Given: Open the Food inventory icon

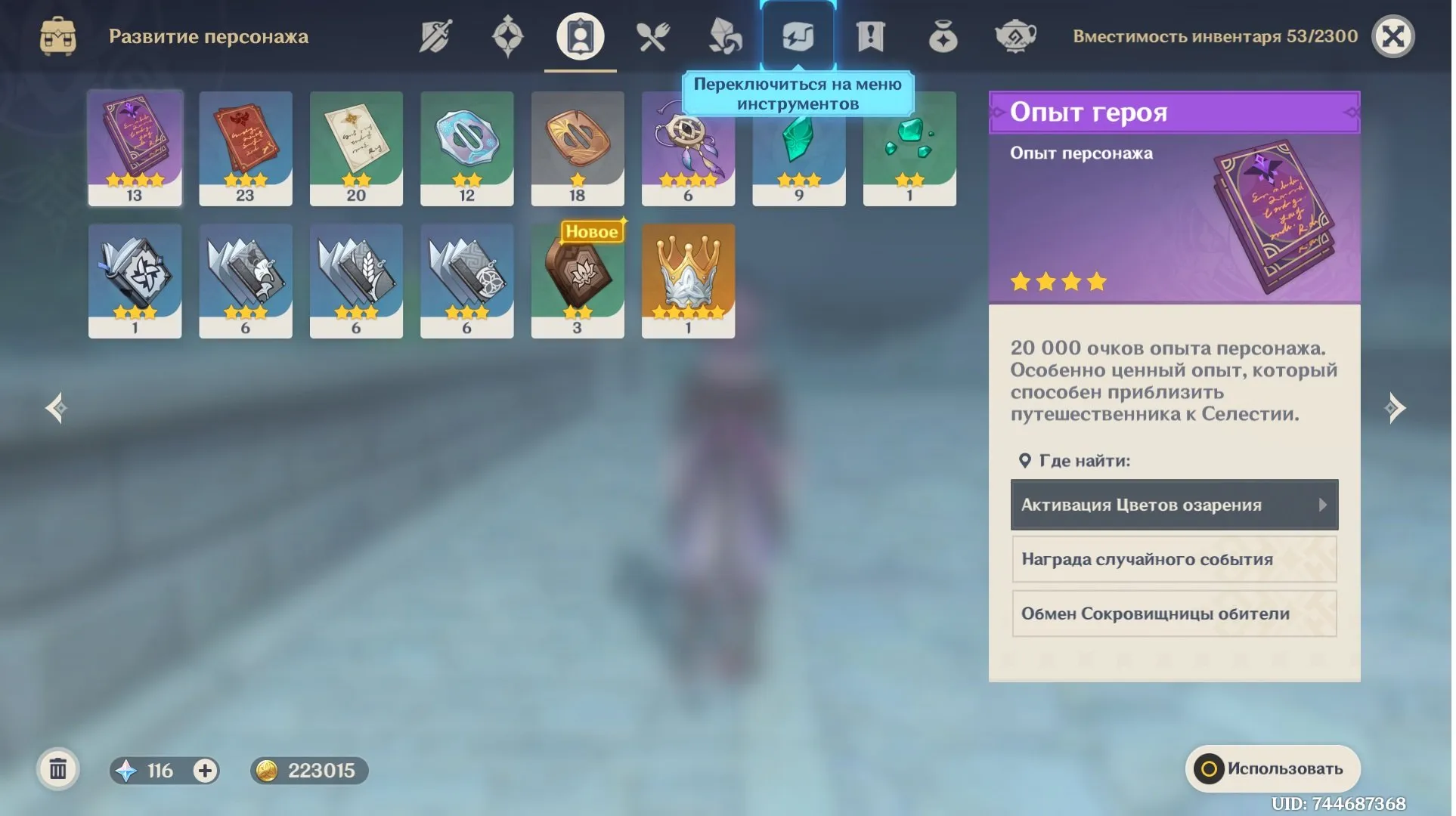Looking at the screenshot, I should tap(652, 36).
